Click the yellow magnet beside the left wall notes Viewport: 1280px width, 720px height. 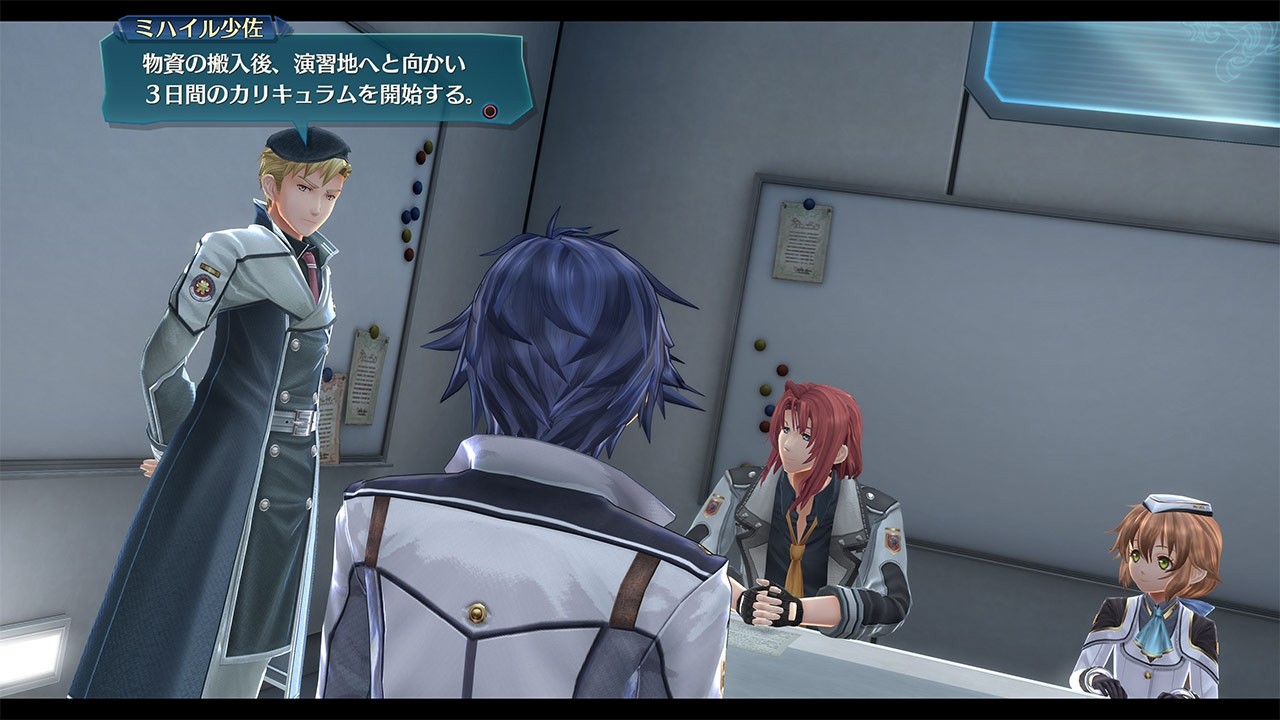pyautogui.click(x=374, y=333)
